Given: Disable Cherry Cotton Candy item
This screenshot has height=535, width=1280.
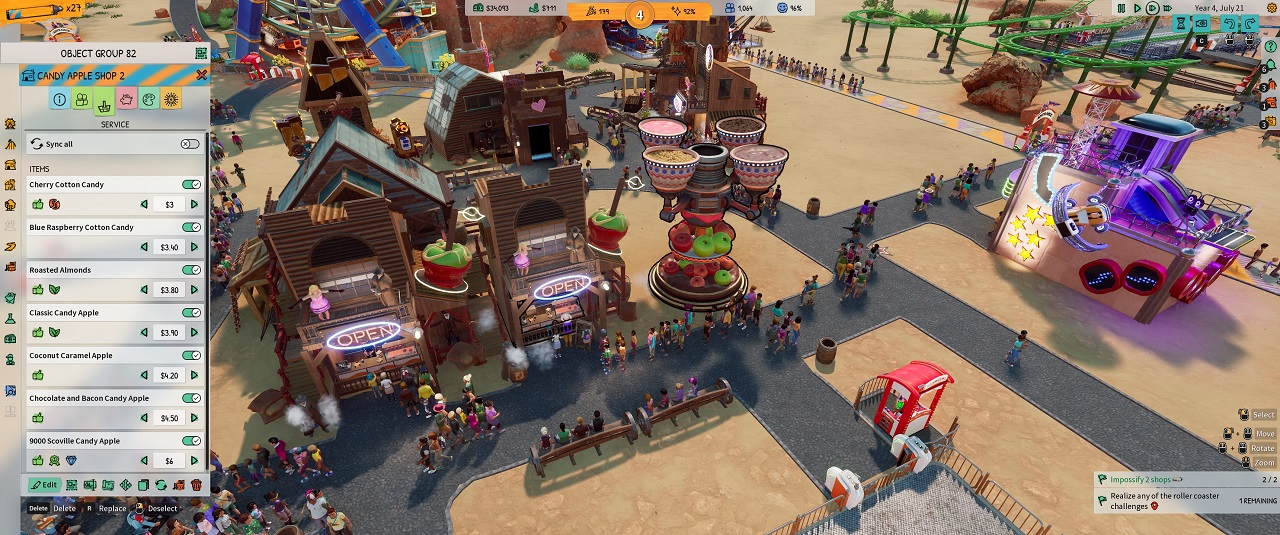Looking at the screenshot, I should pyautogui.click(x=190, y=185).
